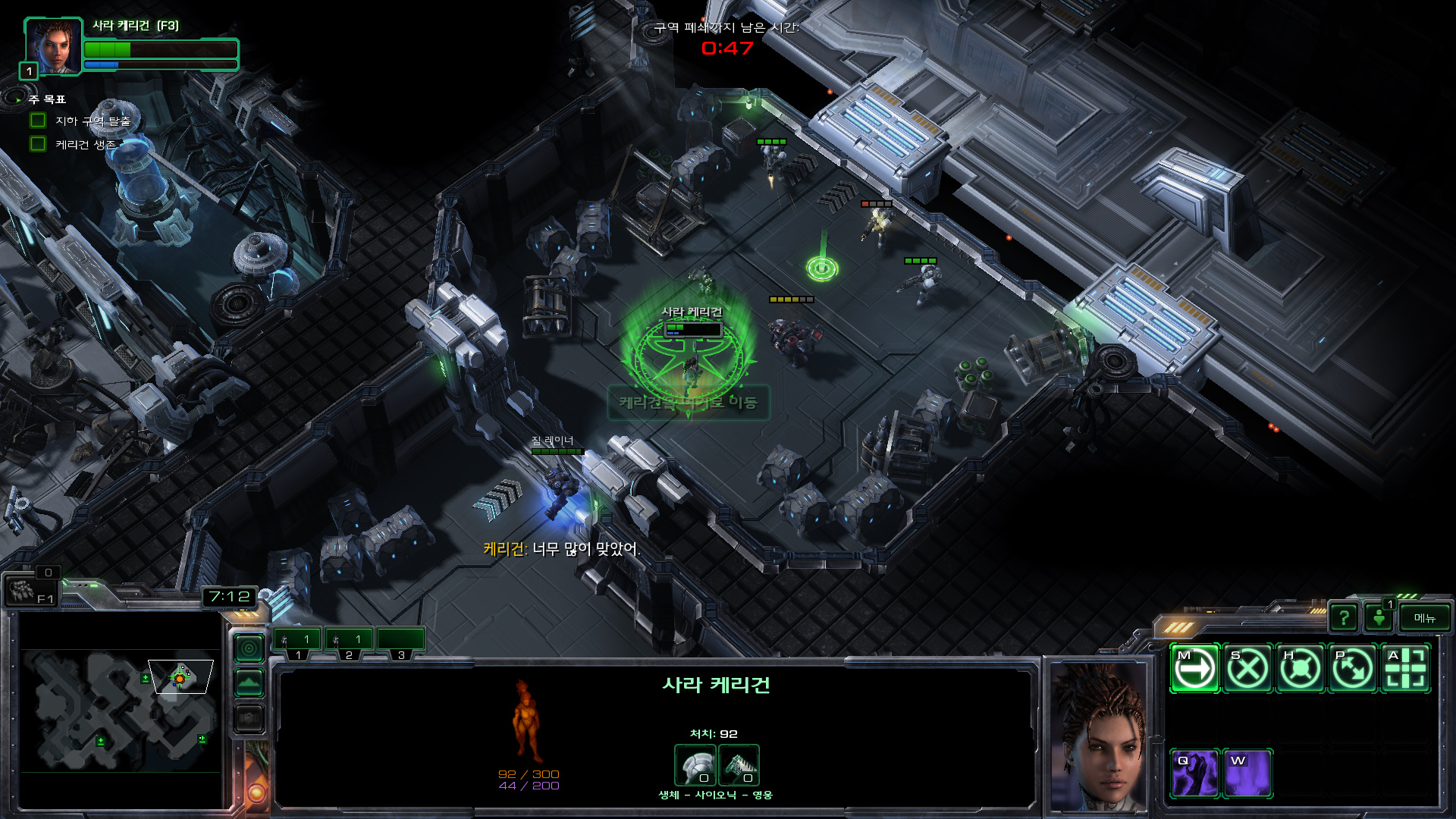1456x819 pixels.
Task: Select Kerrigan's hero portrait icon
Action: pos(52,45)
